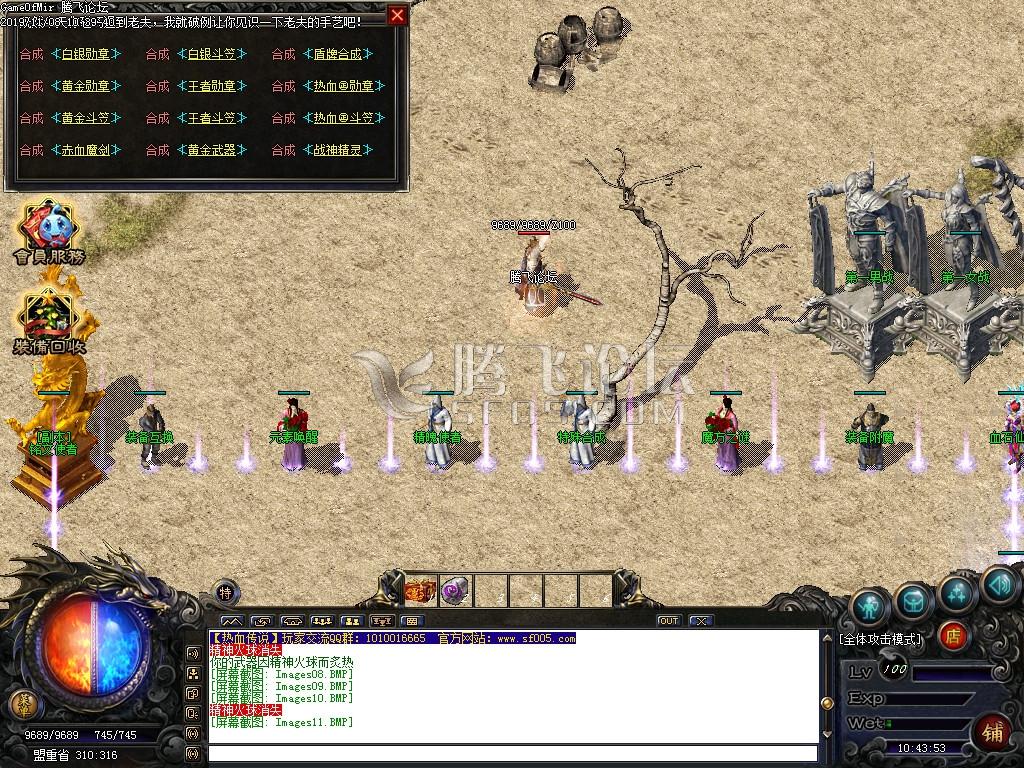
Task: Pick the 战神精灵 synthesis option
Action: pos(337,150)
